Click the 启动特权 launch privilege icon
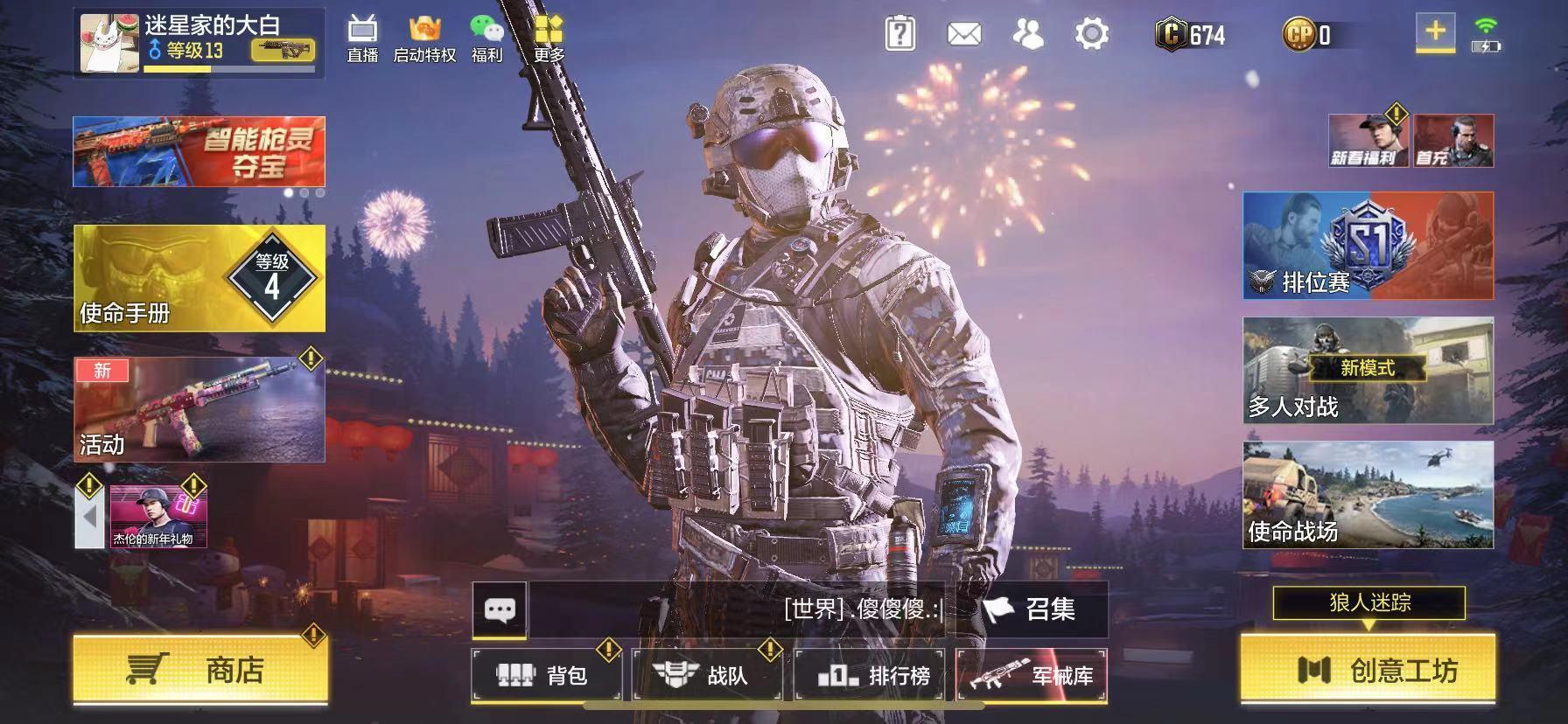The height and width of the screenshot is (724, 1568). (x=426, y=37)
